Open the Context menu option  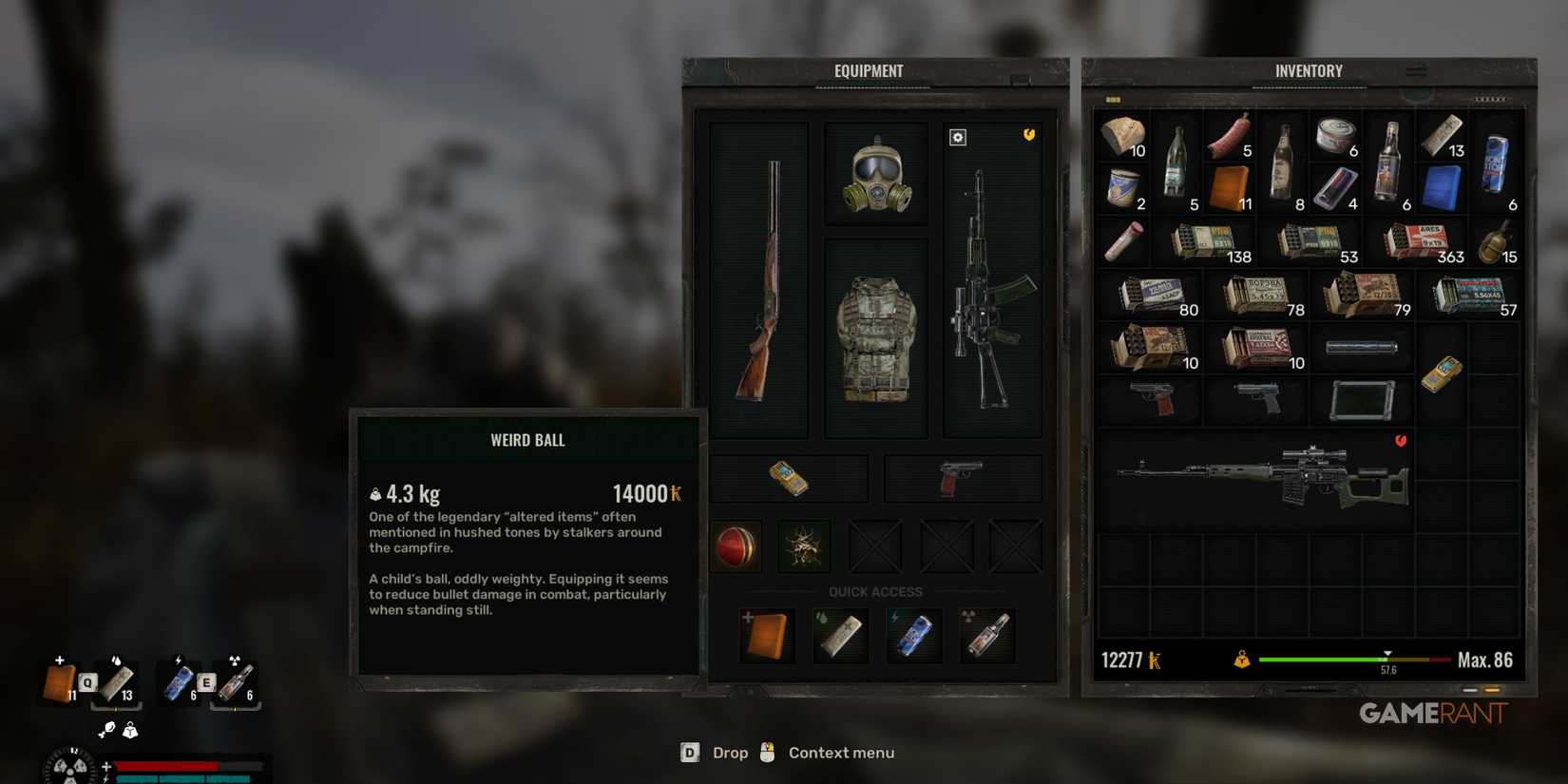(x=840, y=753)
